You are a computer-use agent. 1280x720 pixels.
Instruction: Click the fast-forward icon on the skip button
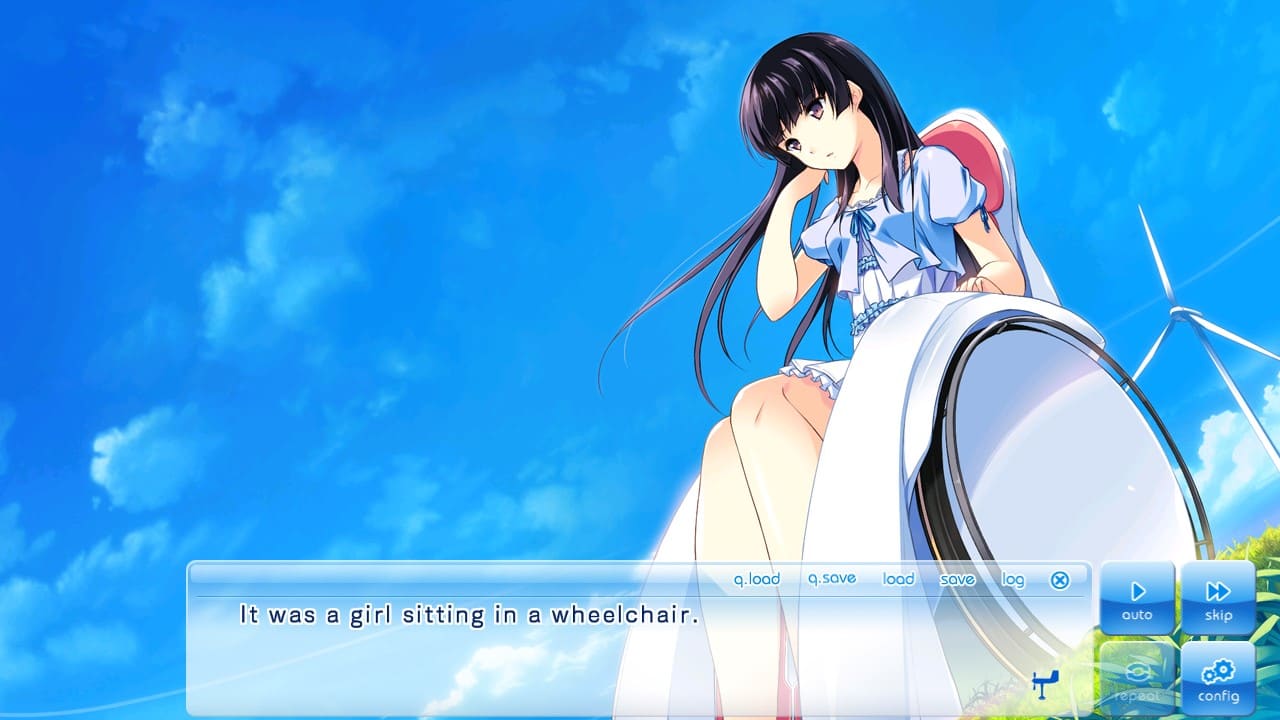(1218, 589)
